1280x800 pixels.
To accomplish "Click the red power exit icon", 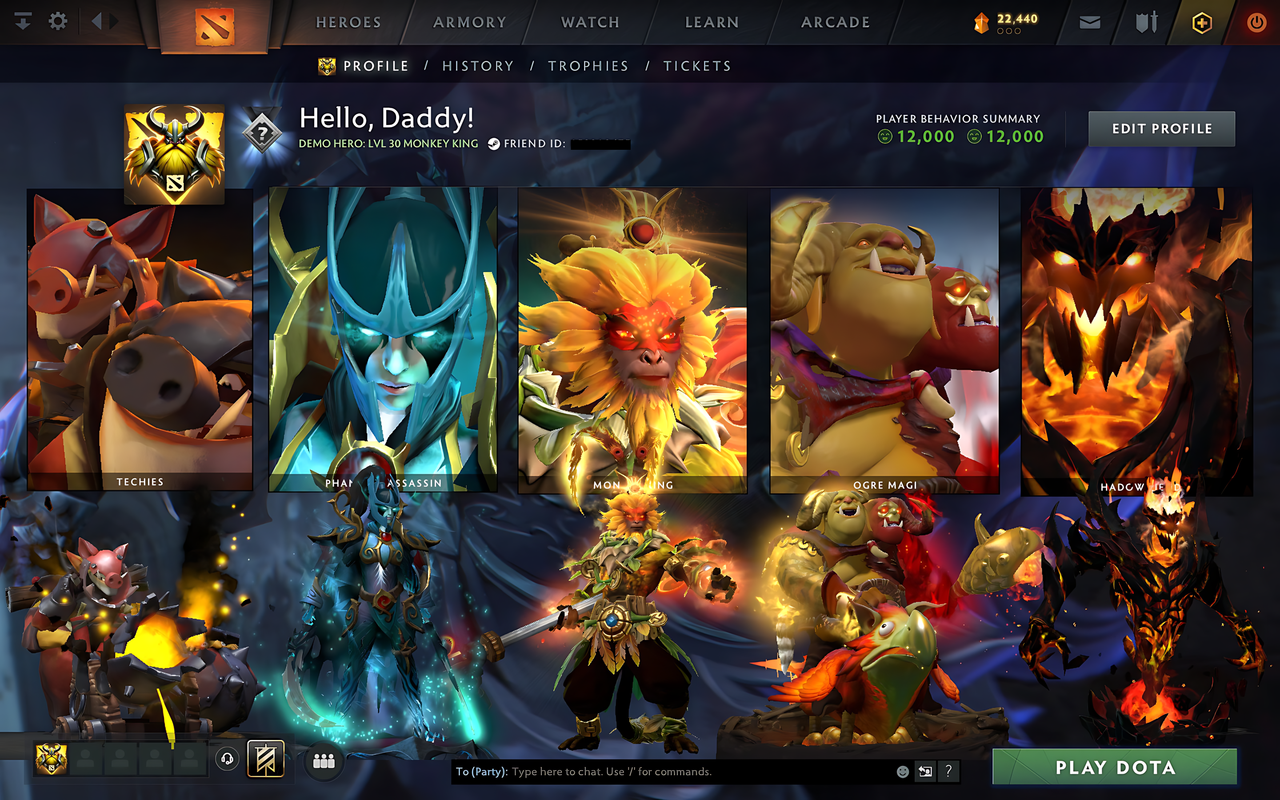I will point(1256,21).
